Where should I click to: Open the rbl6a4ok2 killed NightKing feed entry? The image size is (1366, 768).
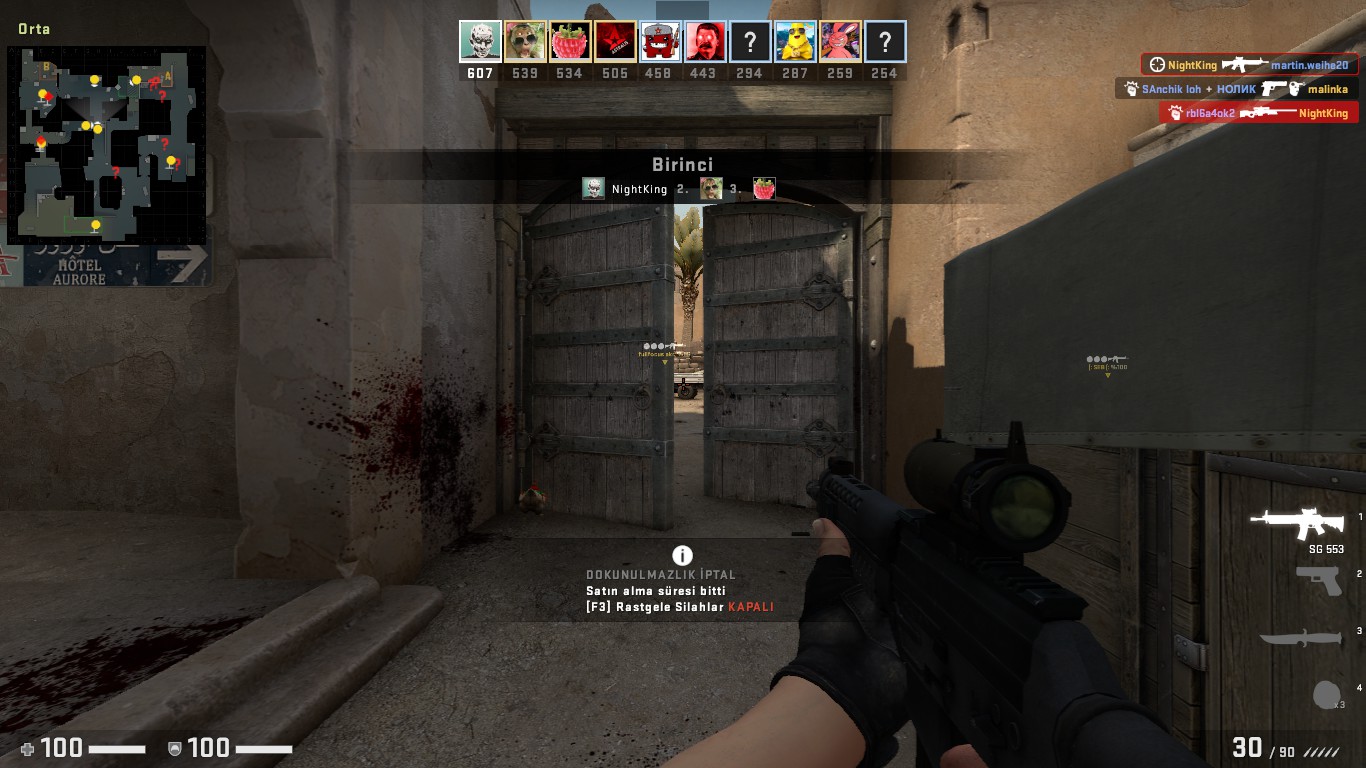(x=1258, y=113)
